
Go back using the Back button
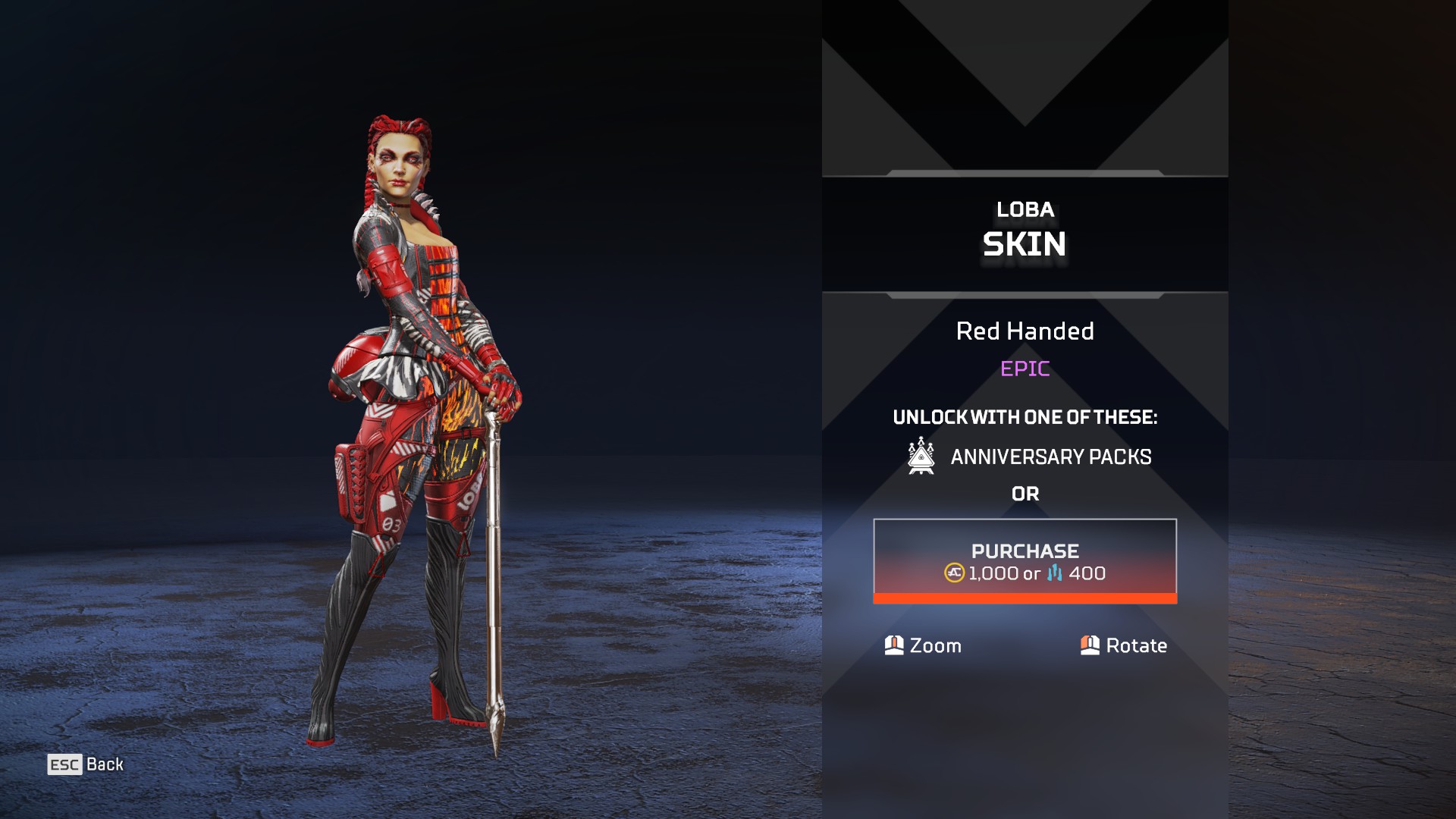point(86,764)
